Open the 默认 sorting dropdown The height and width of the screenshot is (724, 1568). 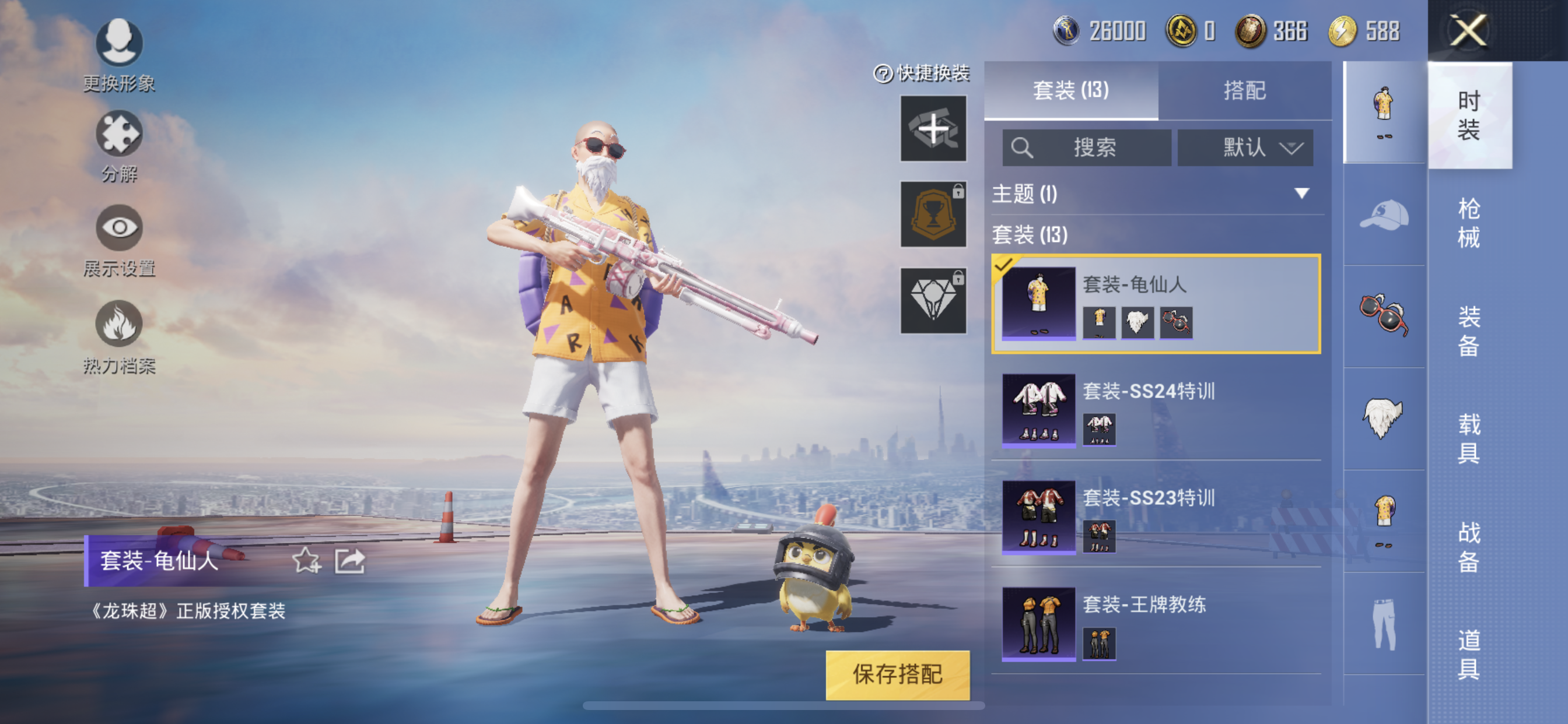(x=1245, y=148)
